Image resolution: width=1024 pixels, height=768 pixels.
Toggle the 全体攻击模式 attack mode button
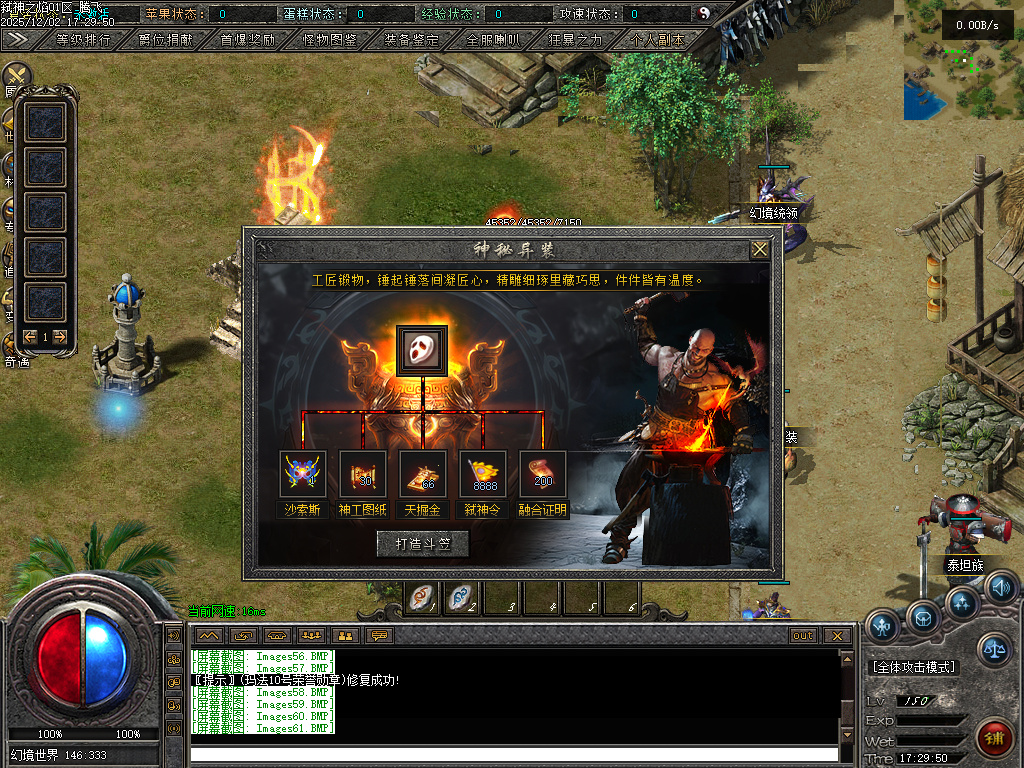914,667
